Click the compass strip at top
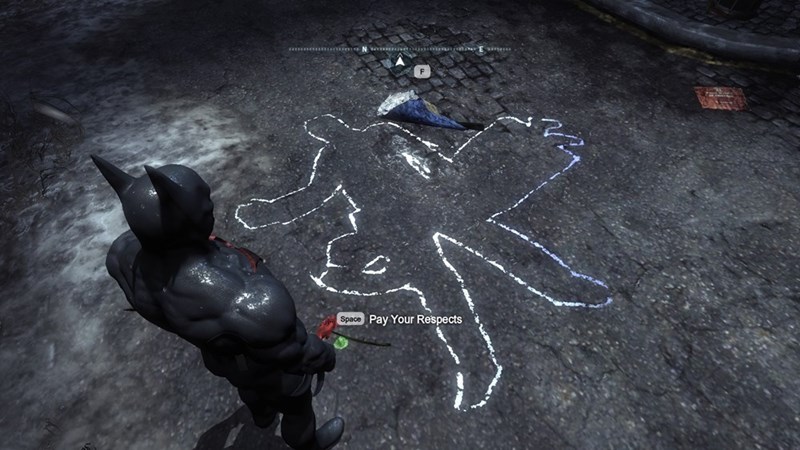 pyautogui.click(x=400, y=48)
